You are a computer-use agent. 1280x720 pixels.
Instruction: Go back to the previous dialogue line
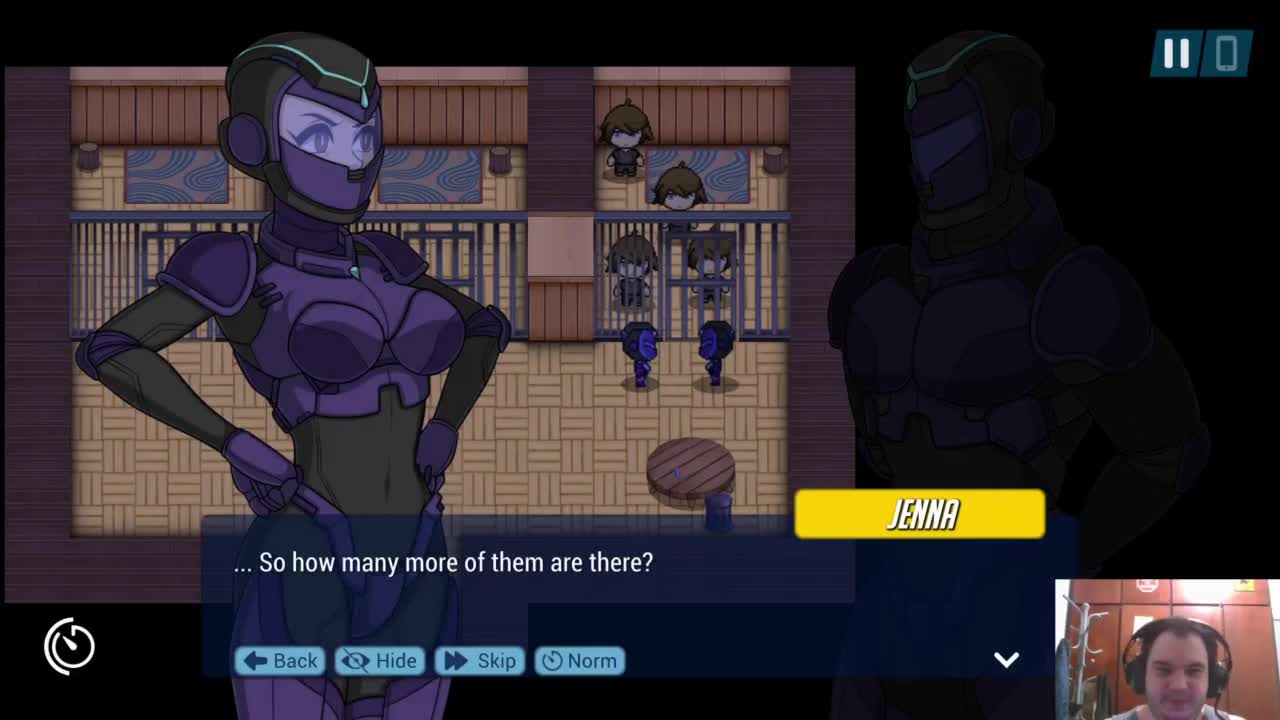pyautogui.click(x=280, y=661)
